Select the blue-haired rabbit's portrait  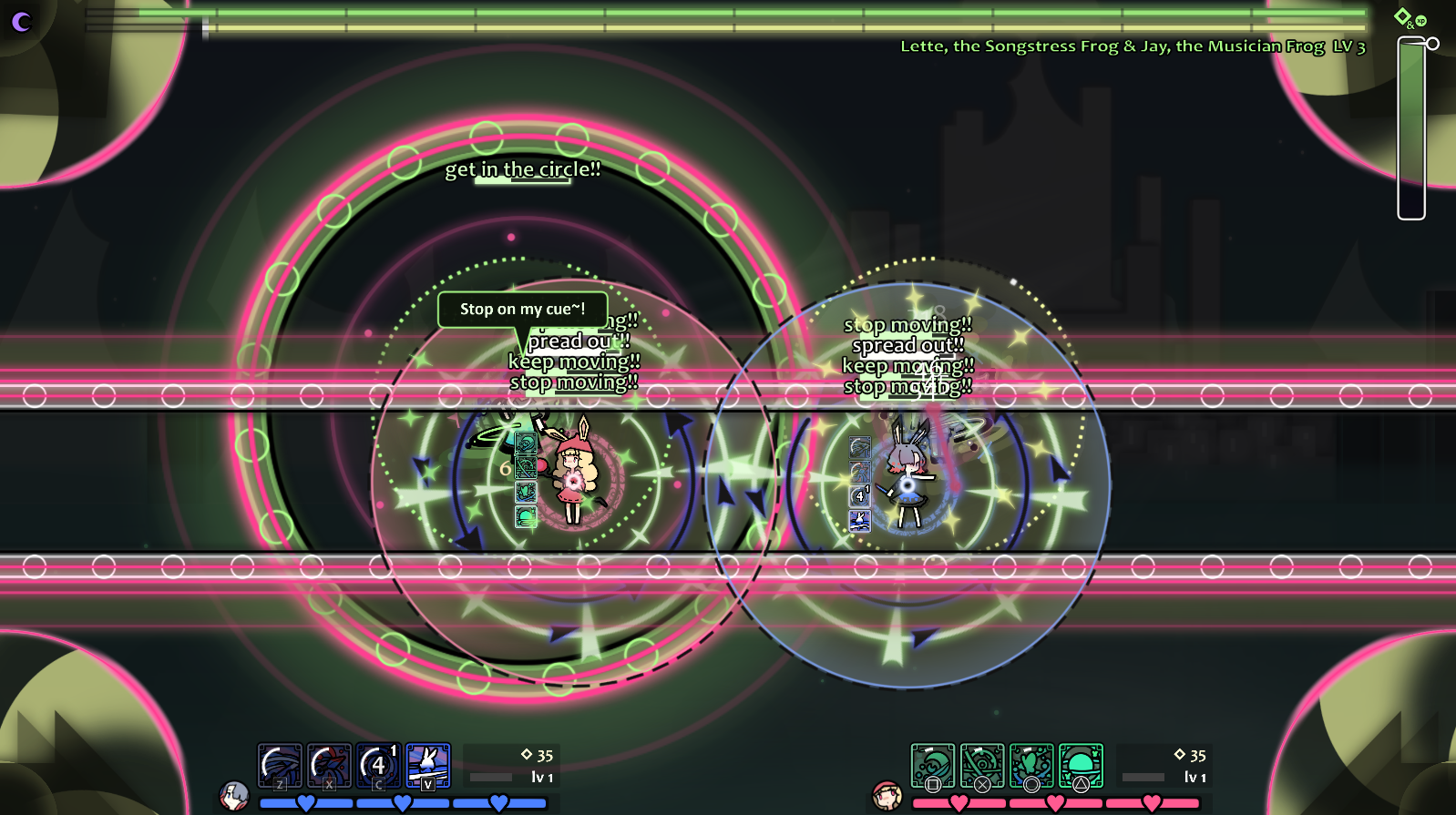234,795
